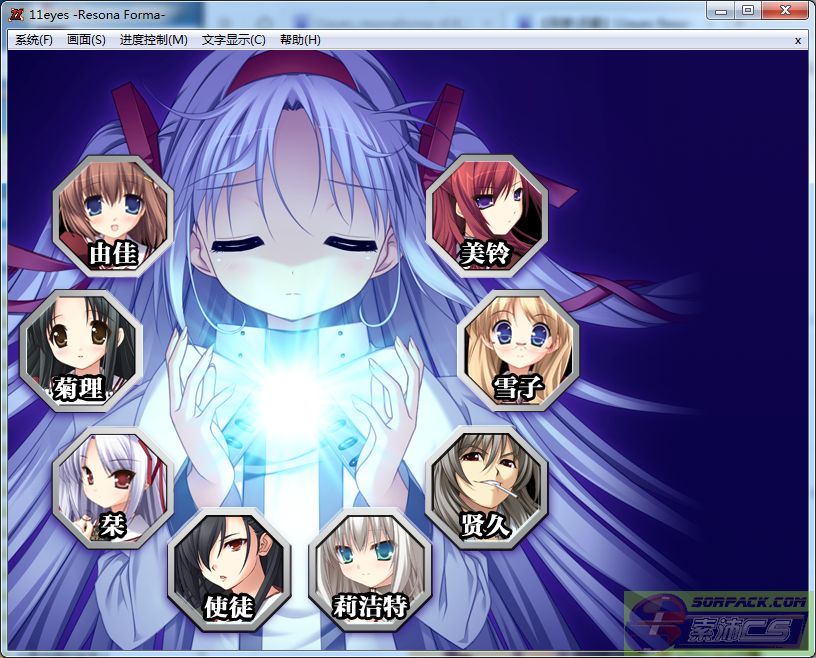Pick the 菊理 character portrait
This screenshot has height=658, width=816.
[81, 351]
